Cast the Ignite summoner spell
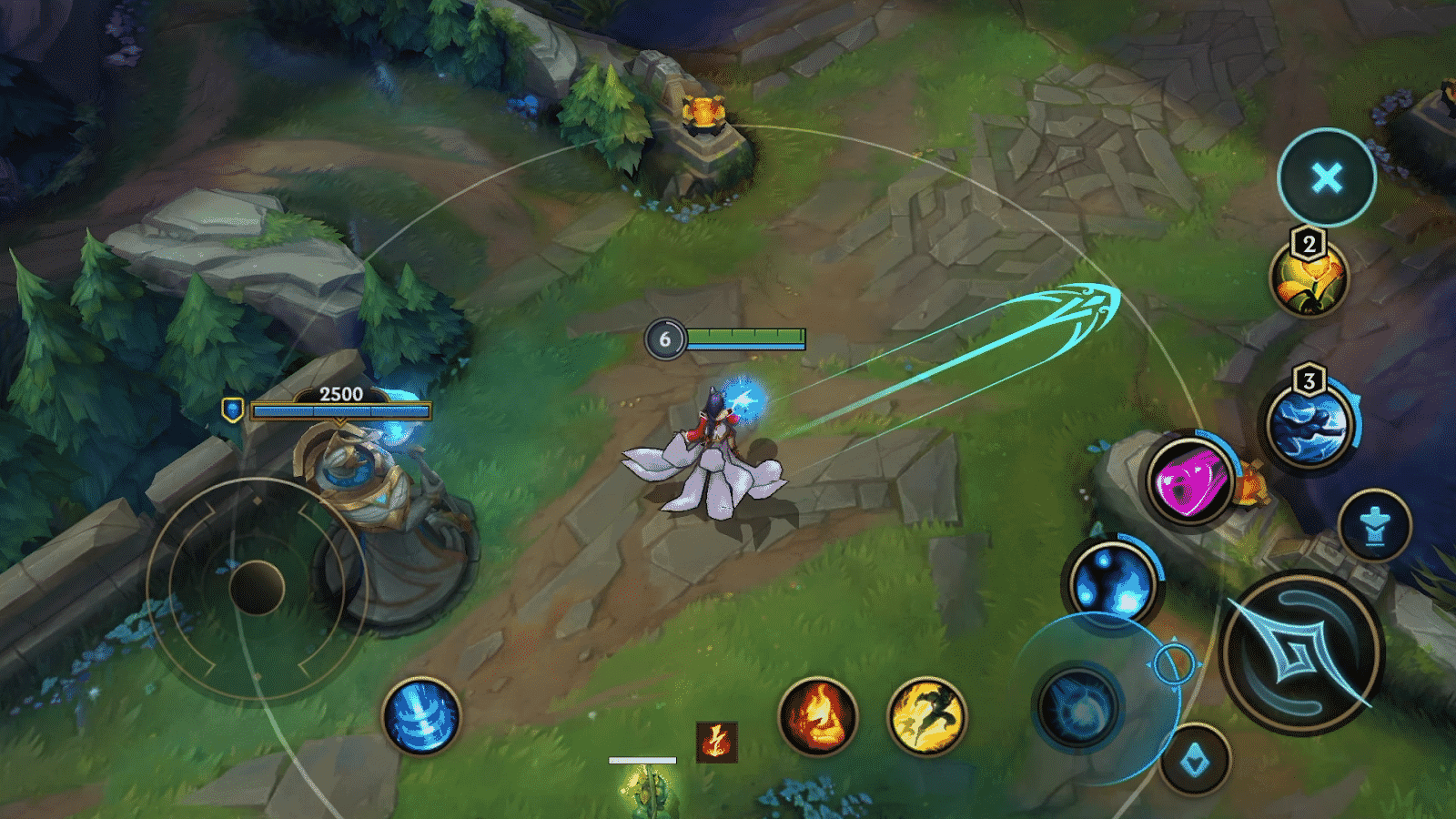 [x=820, y=718]
